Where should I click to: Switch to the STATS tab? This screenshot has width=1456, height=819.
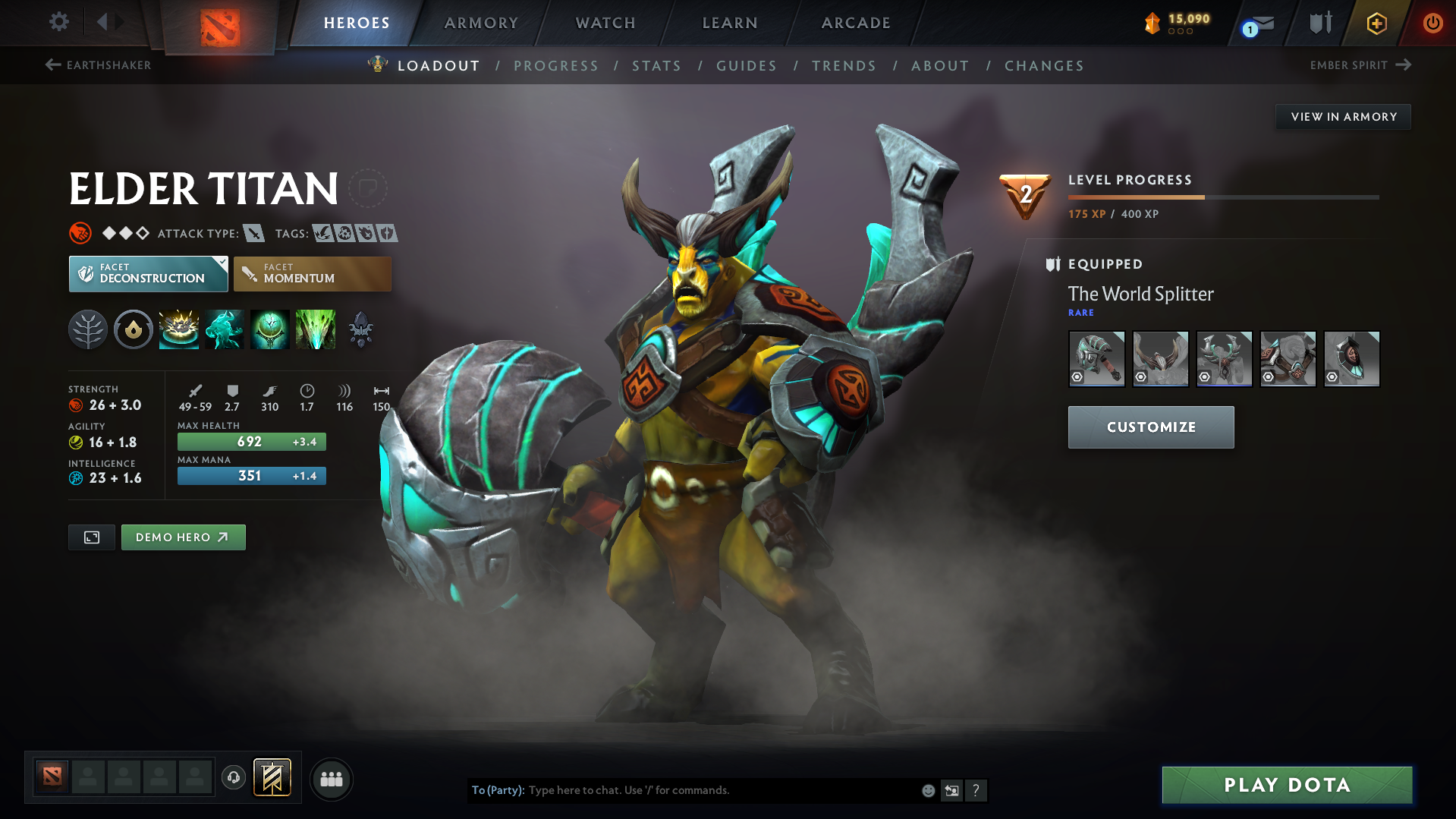[x=656, y=65]
